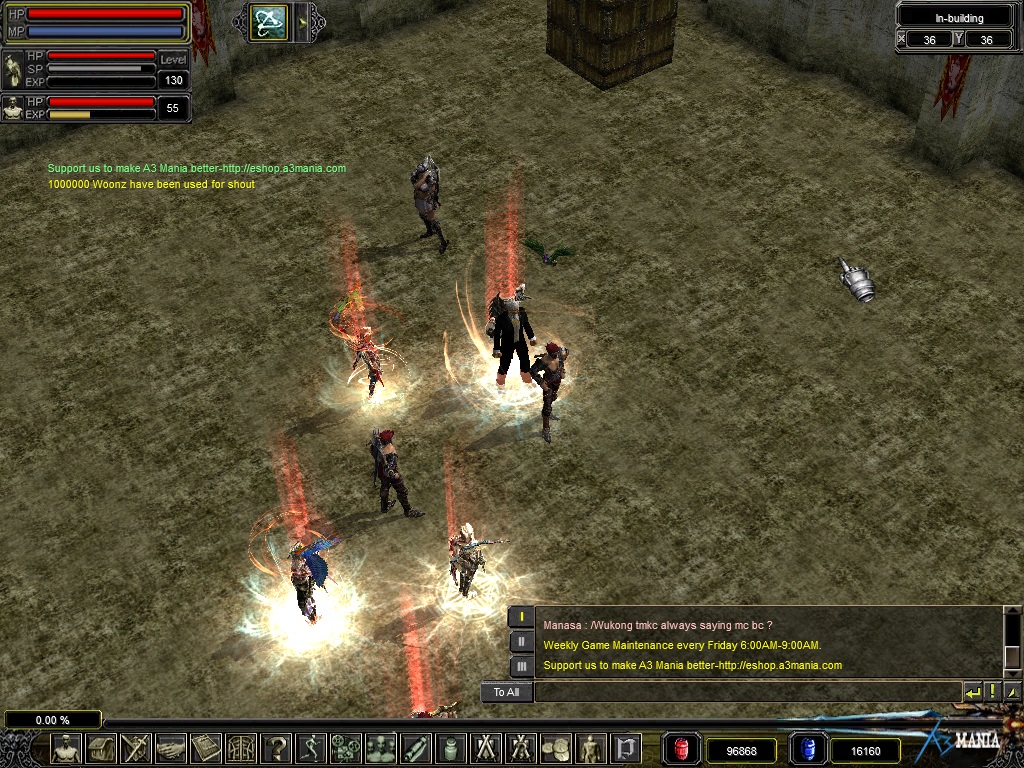
Task: Send the chat message with the enter-arrow button
Action: 973,692
